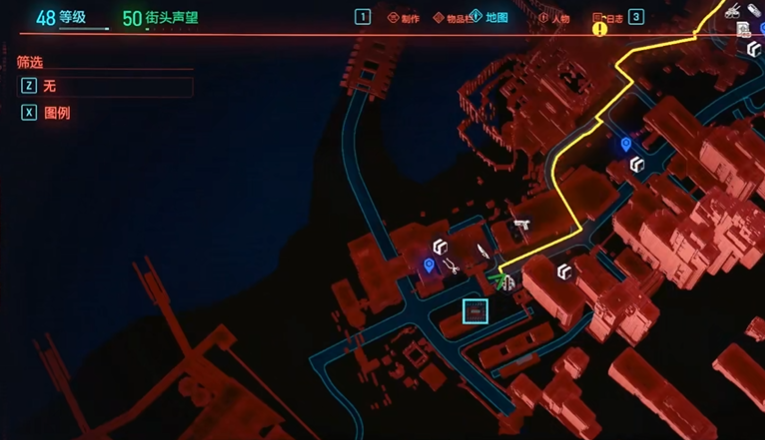Show the 图例 map legend

[x=55, y=113]
